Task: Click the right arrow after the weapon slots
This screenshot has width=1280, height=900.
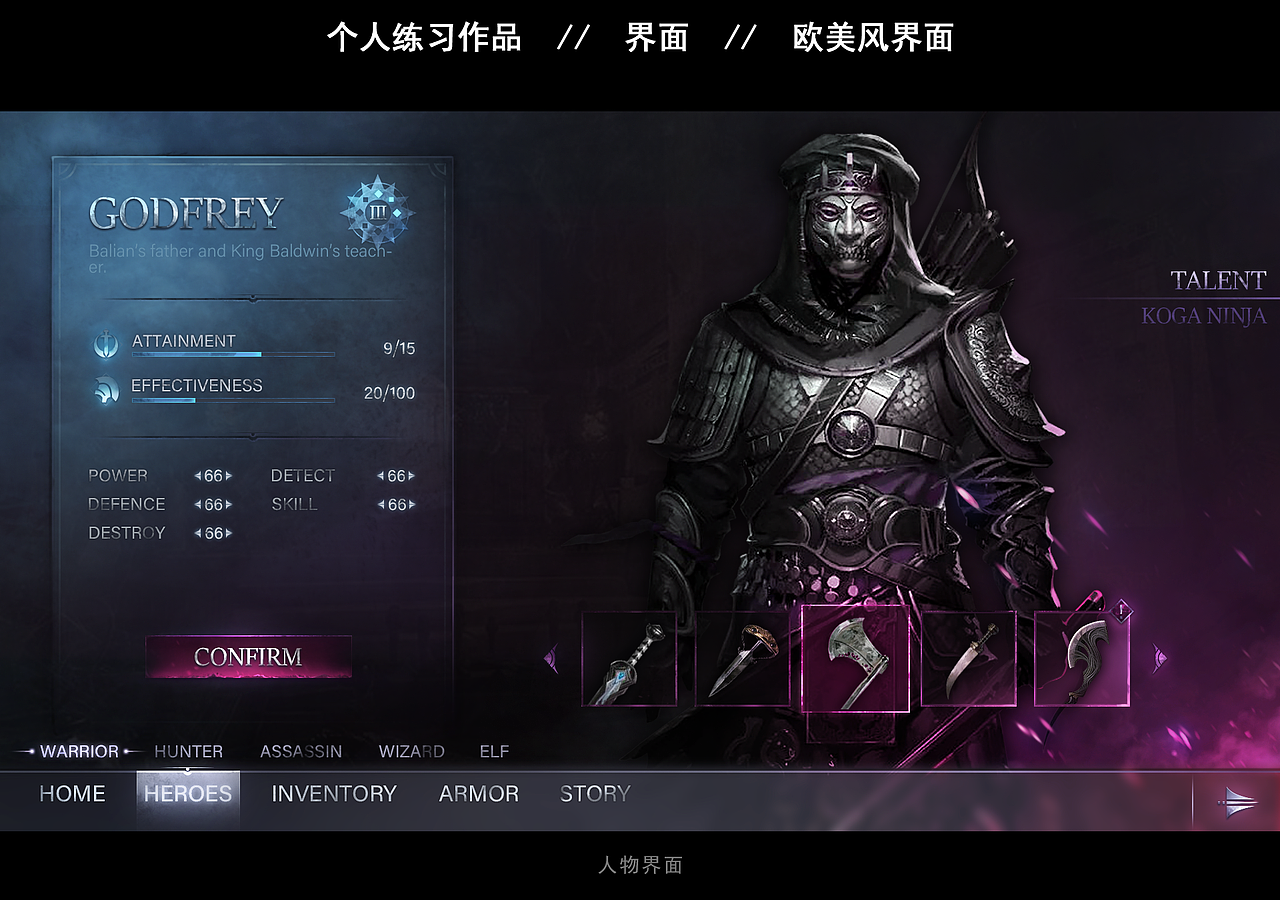Action: pos(1158,655)
